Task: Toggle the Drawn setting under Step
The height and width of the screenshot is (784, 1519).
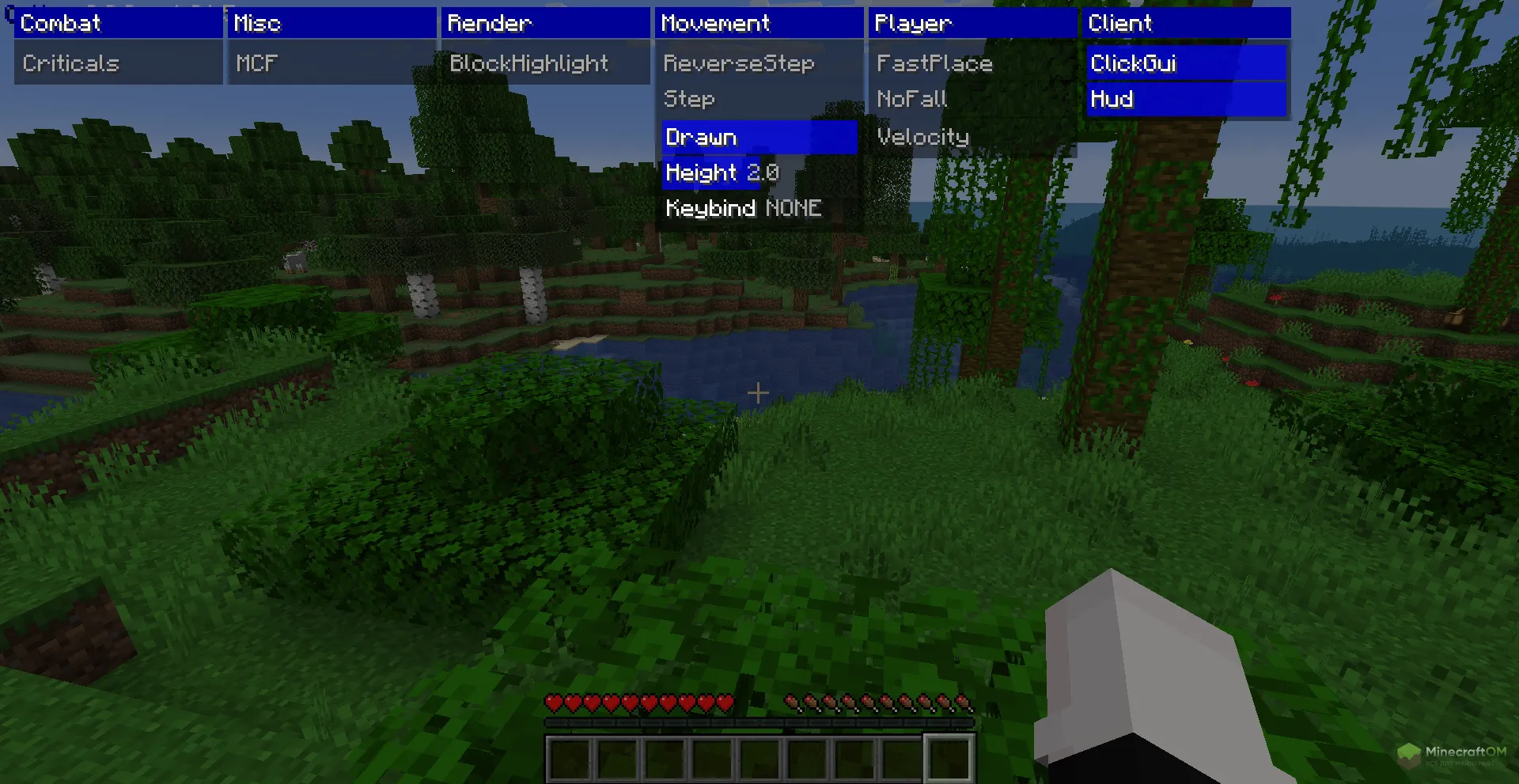Action: (x=759, y=137)
